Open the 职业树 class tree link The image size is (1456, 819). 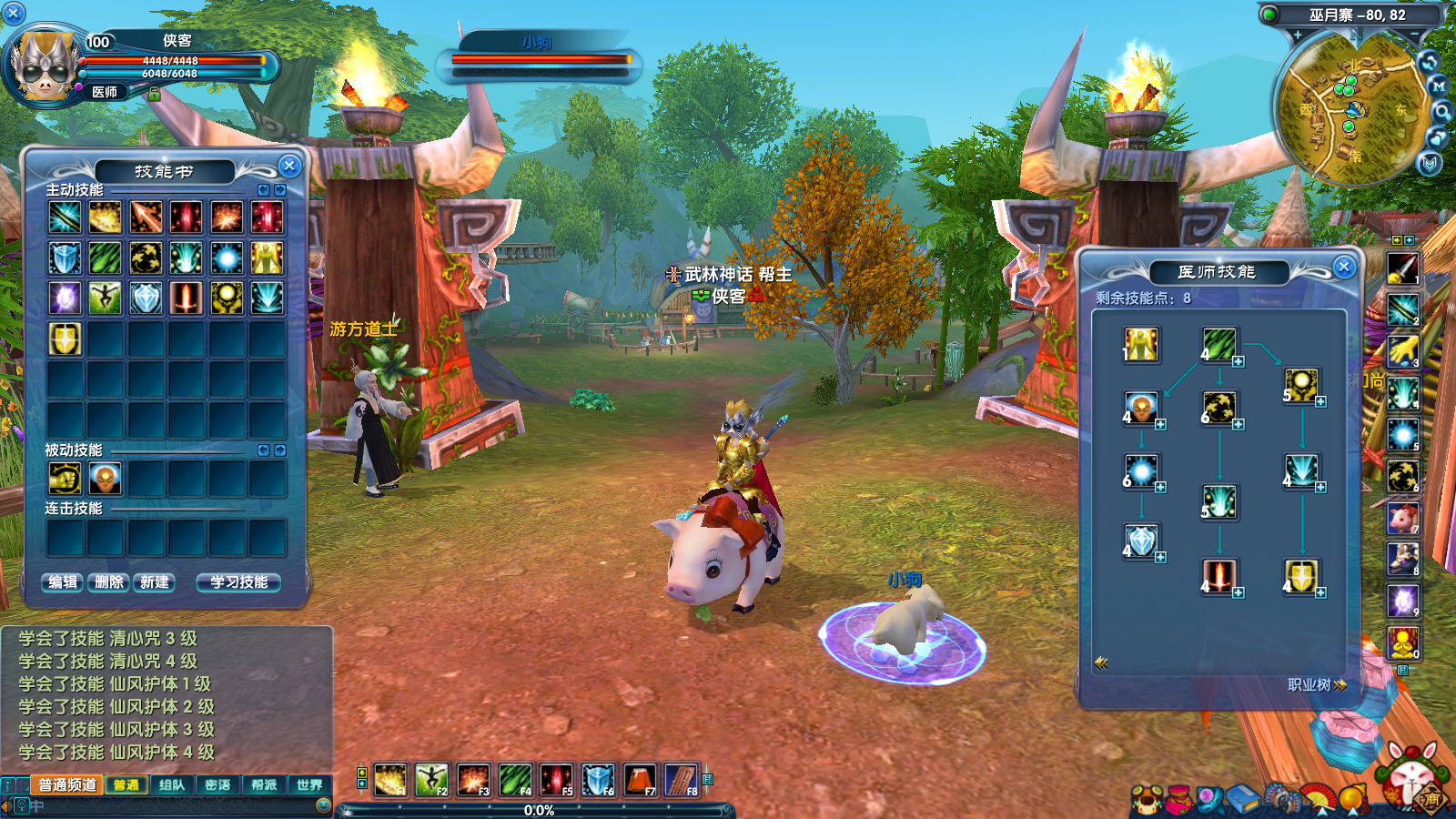point(1316,685)
